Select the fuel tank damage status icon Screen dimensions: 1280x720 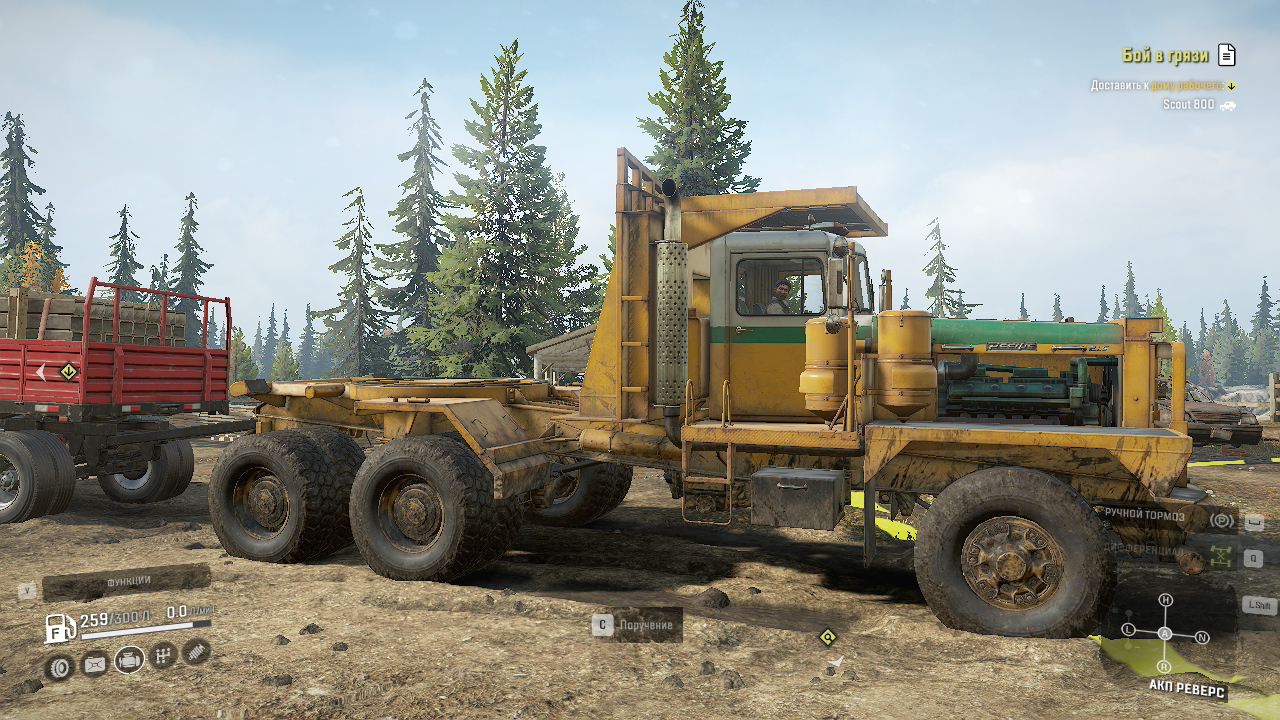[x=94, y=663]
